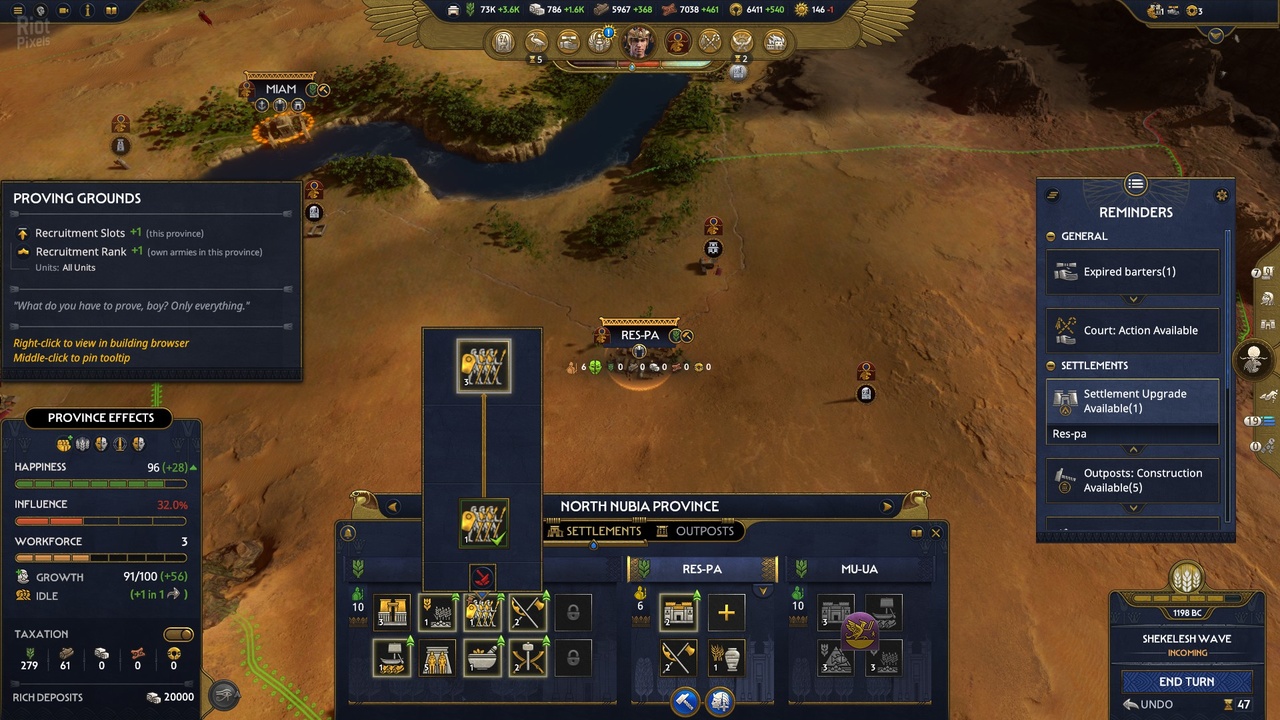1280x720 pixels.
Task: Click the plus slot to build in Res-pa
Action: [x=726, y=612]
